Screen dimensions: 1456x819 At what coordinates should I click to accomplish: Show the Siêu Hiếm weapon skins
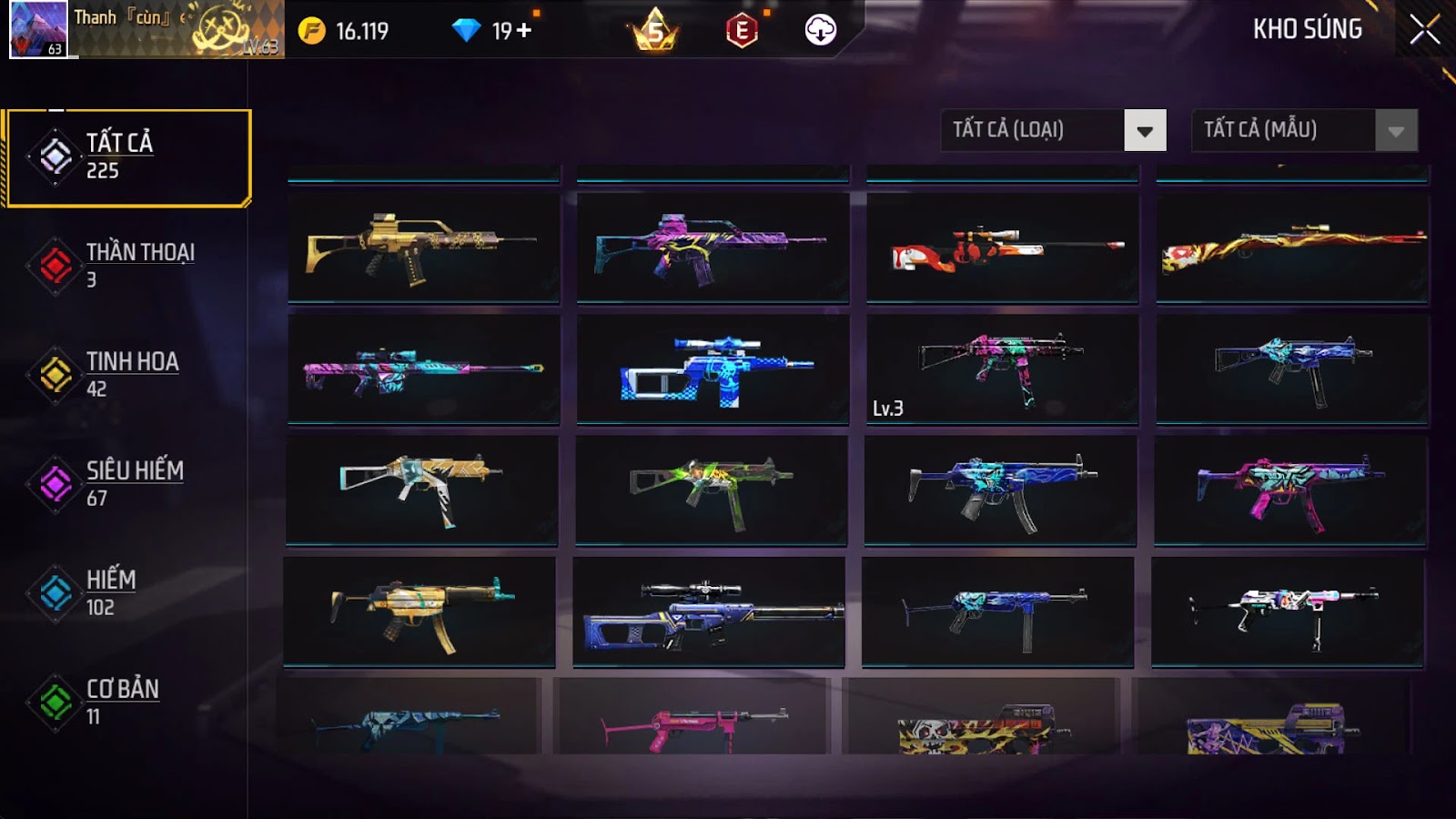pyautogui.click(x=127, y=483)
